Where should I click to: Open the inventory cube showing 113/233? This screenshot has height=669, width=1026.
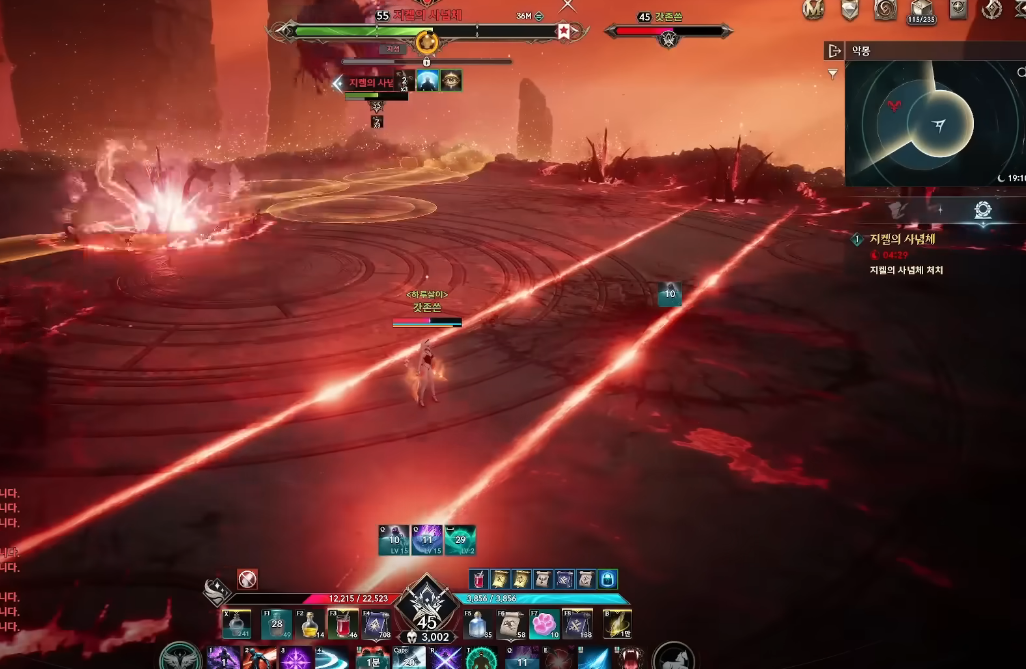(921, 10)
